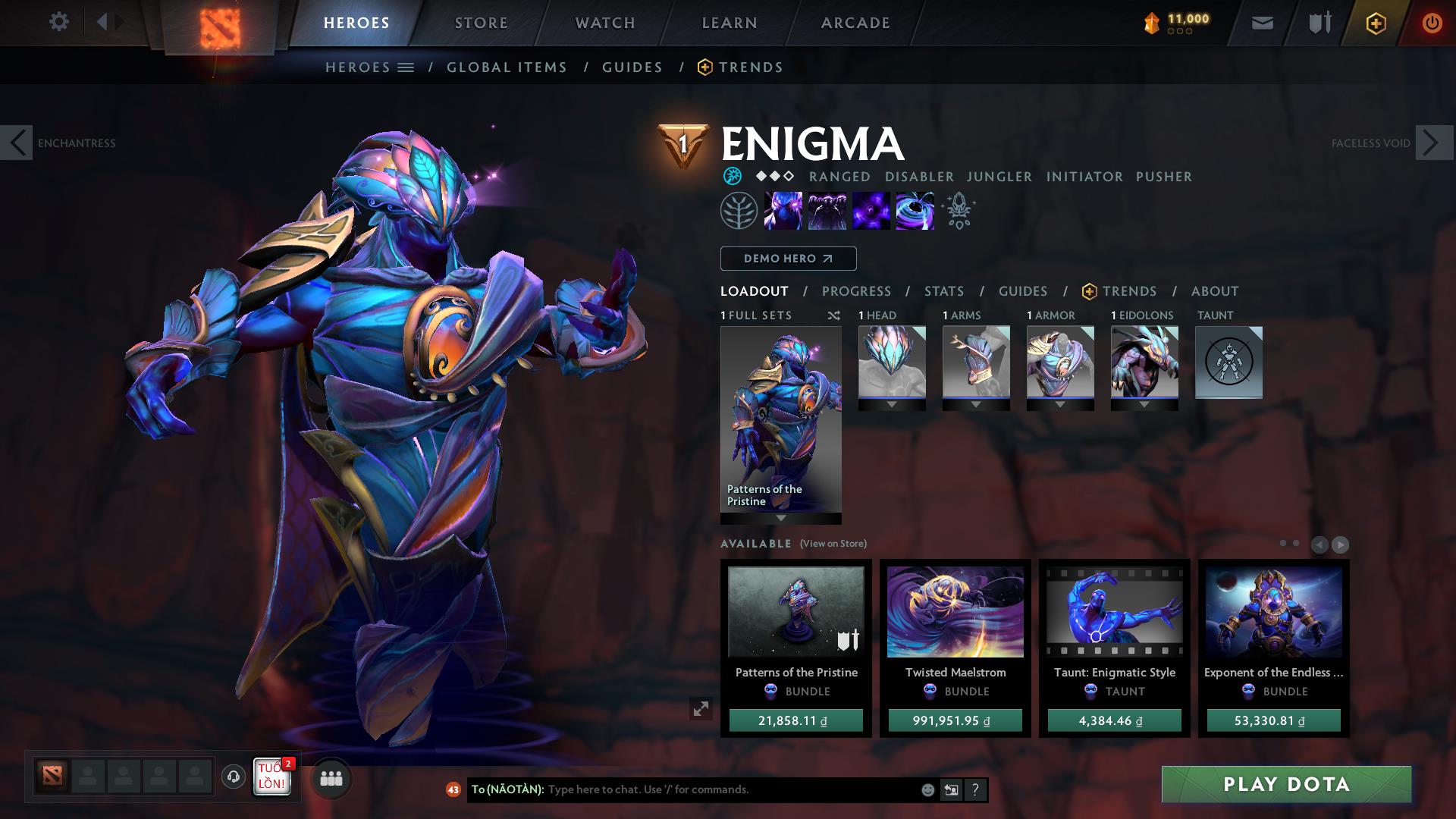Expand the Head item slot dropdown arrow
The image size is (1456, 819).
click(891, 406)
